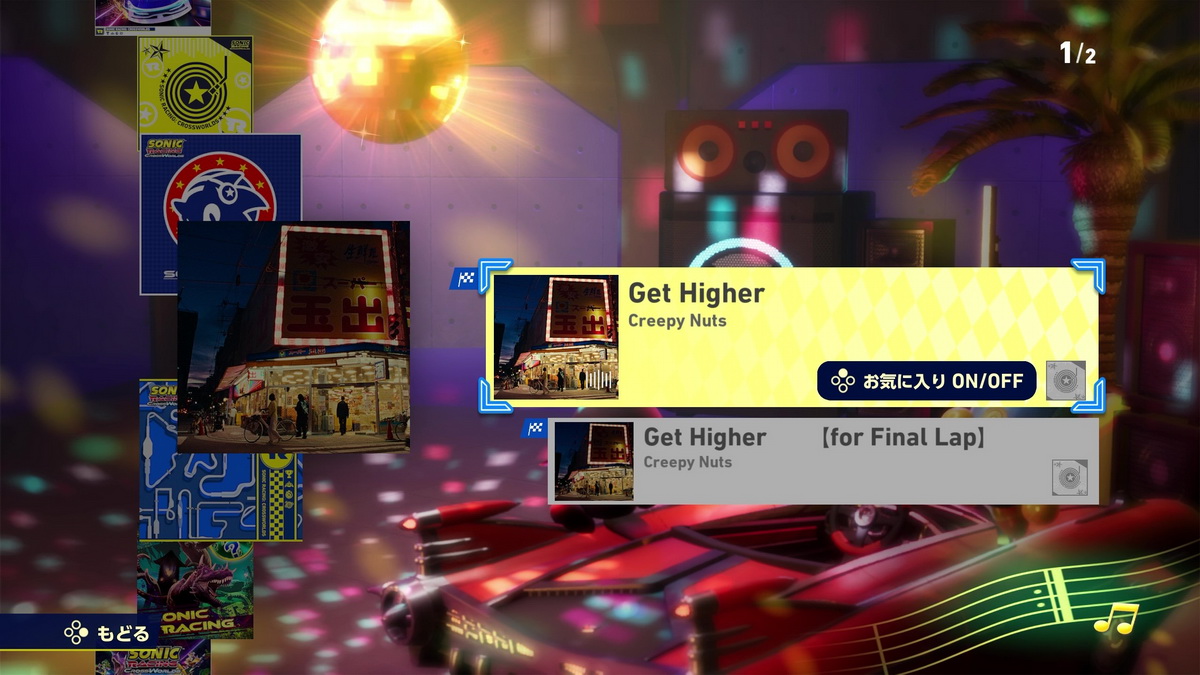Go back with the もどる button
This screenshot has width=1200, height=675.
[x=108, y=632]
